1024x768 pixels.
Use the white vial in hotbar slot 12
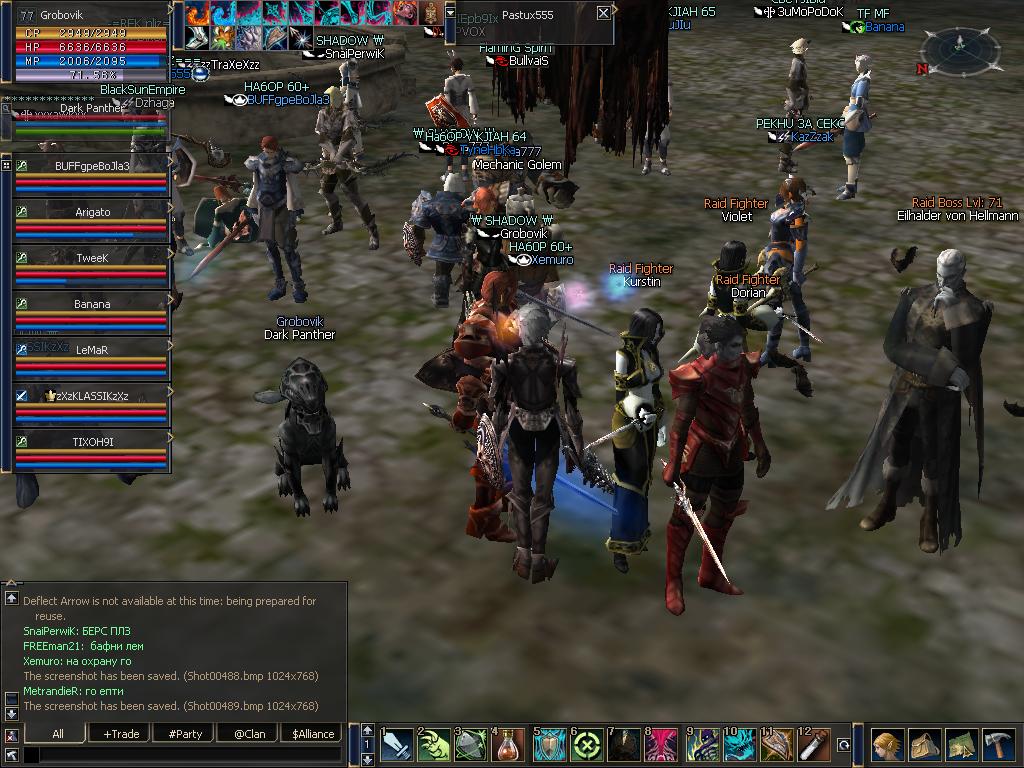pos(816,746)
